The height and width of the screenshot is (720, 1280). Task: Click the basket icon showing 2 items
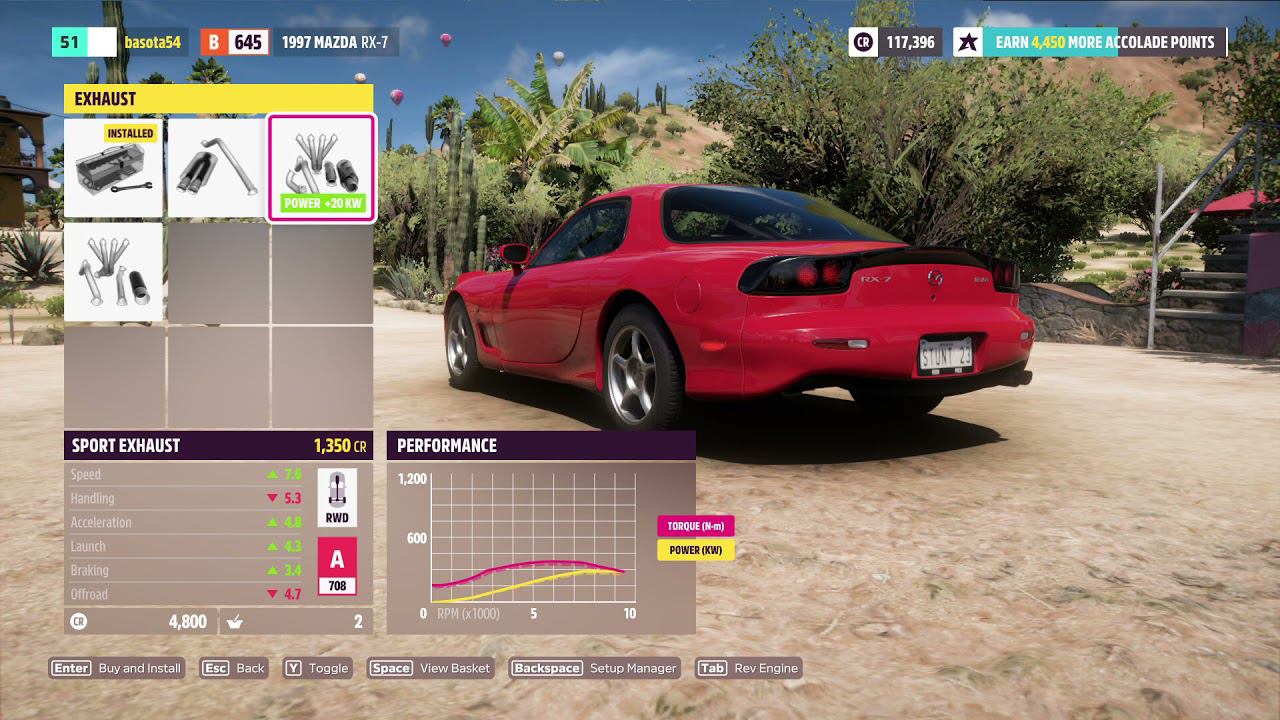pyautogui.click(x=236, y=622)
